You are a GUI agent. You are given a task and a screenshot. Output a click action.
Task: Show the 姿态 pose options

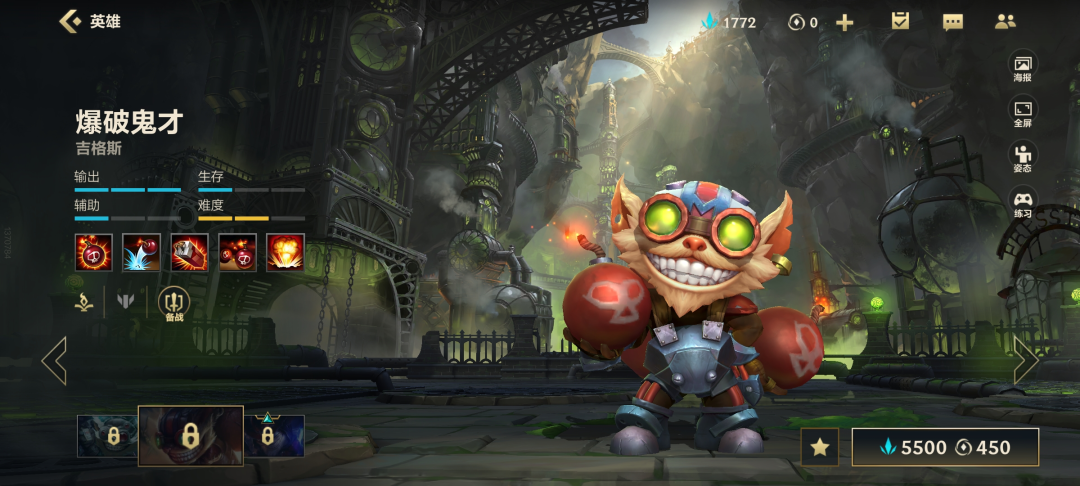1022,158
